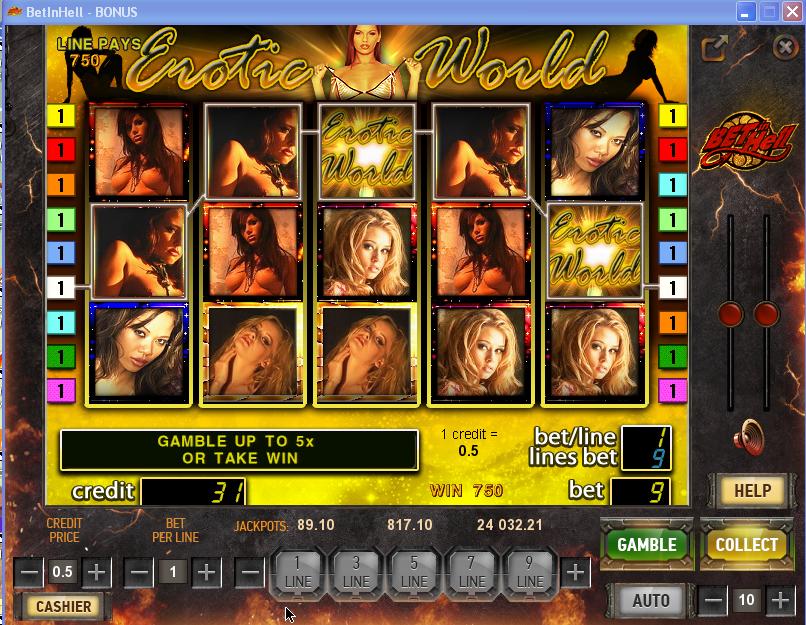Gamble the current 750 win

pos(647,545)
